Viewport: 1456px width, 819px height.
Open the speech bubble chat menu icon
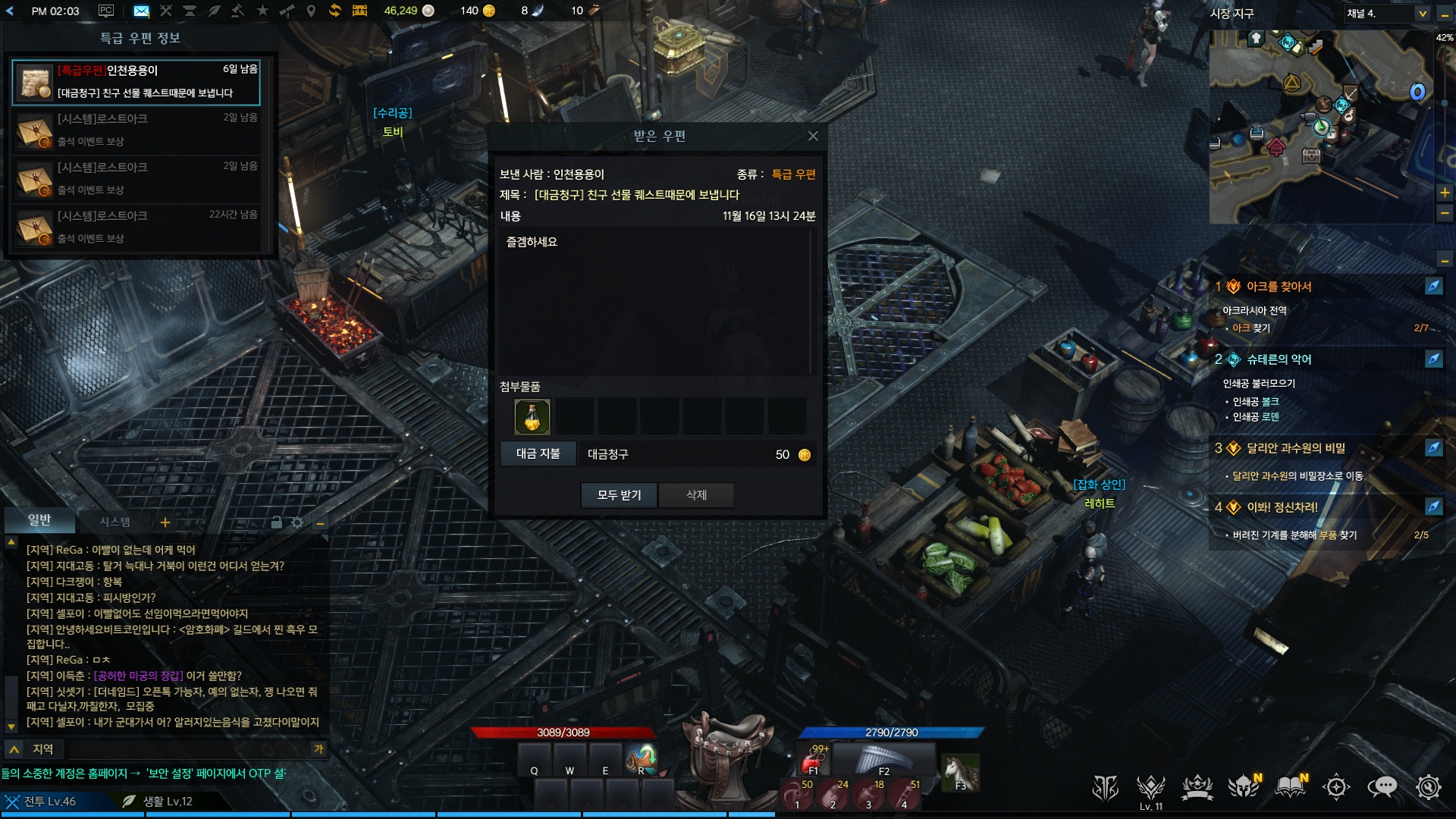1382,787
